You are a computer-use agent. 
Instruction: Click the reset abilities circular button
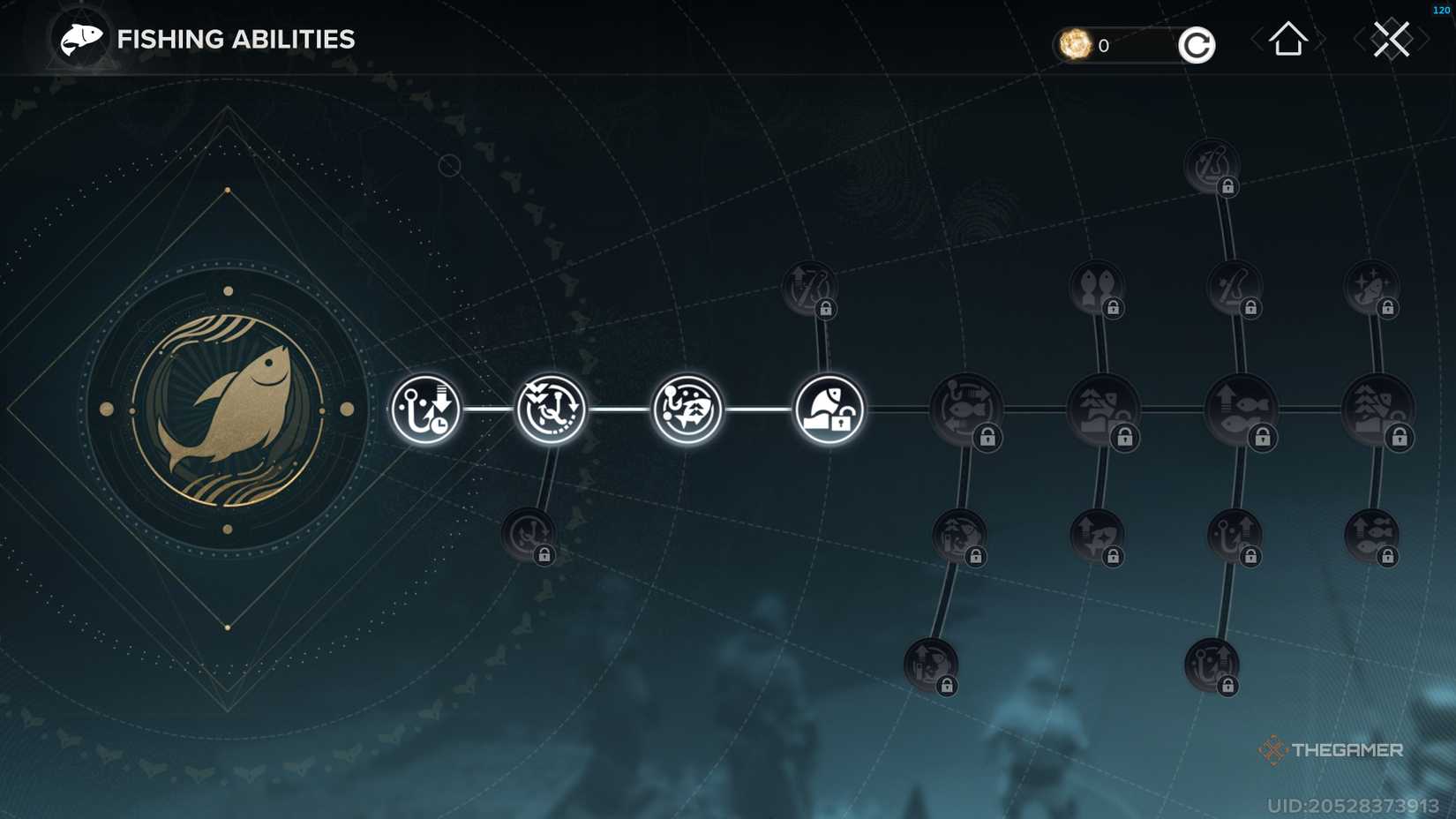tap(1196, 44)
